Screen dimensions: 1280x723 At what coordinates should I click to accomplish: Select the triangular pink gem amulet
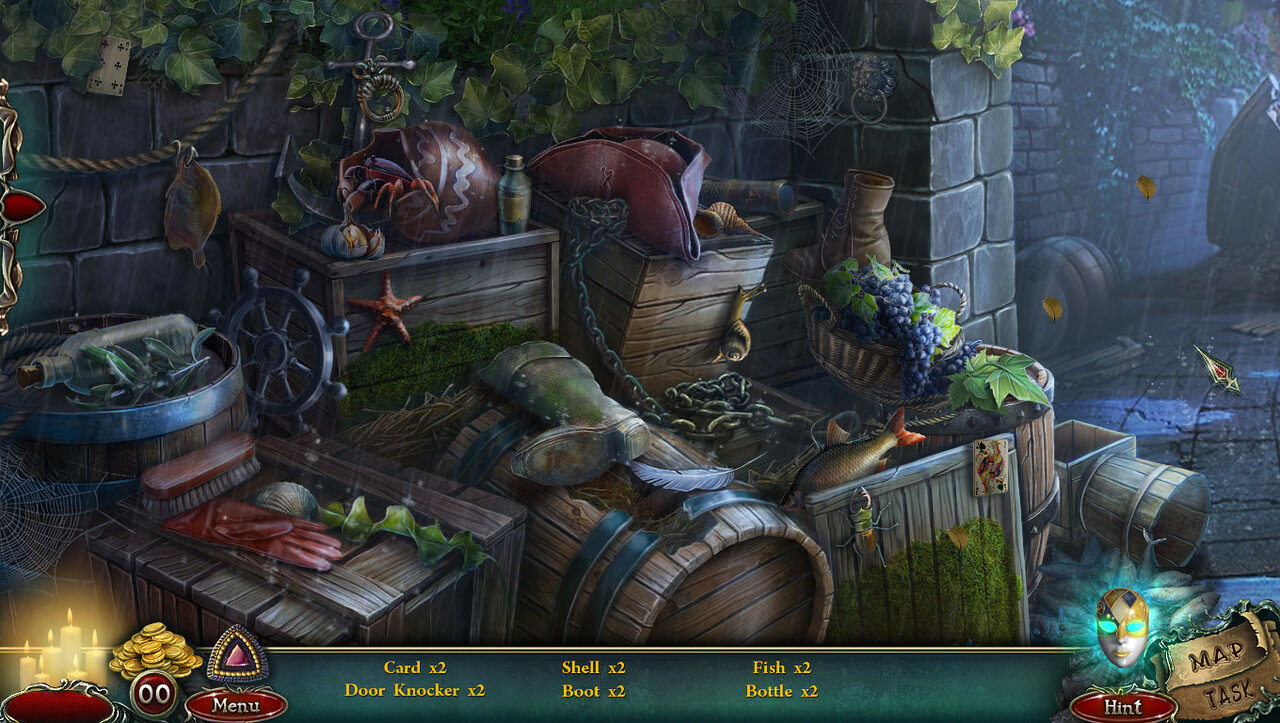point(237,655)
